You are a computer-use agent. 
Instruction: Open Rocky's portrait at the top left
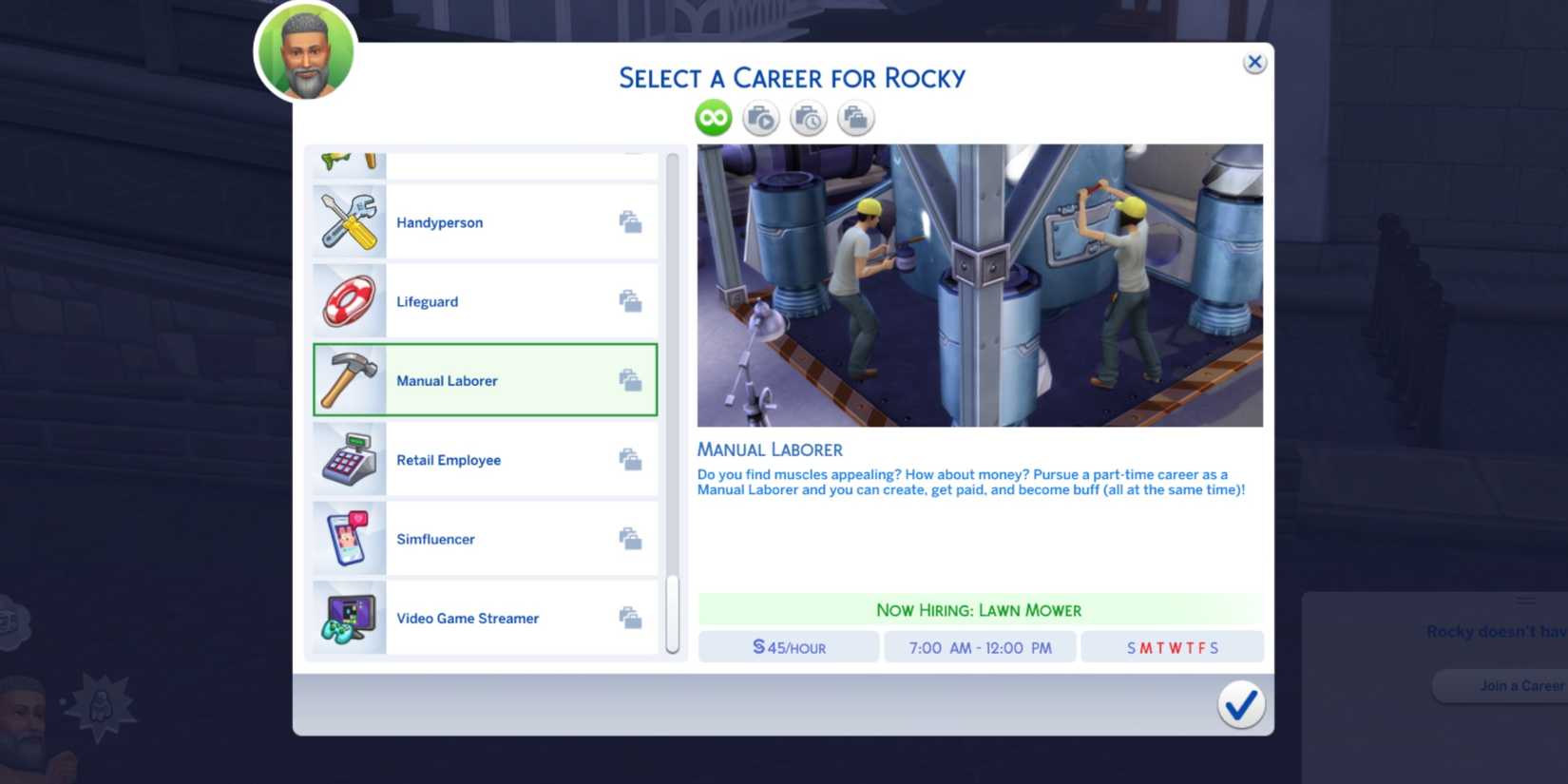[304, 52]
